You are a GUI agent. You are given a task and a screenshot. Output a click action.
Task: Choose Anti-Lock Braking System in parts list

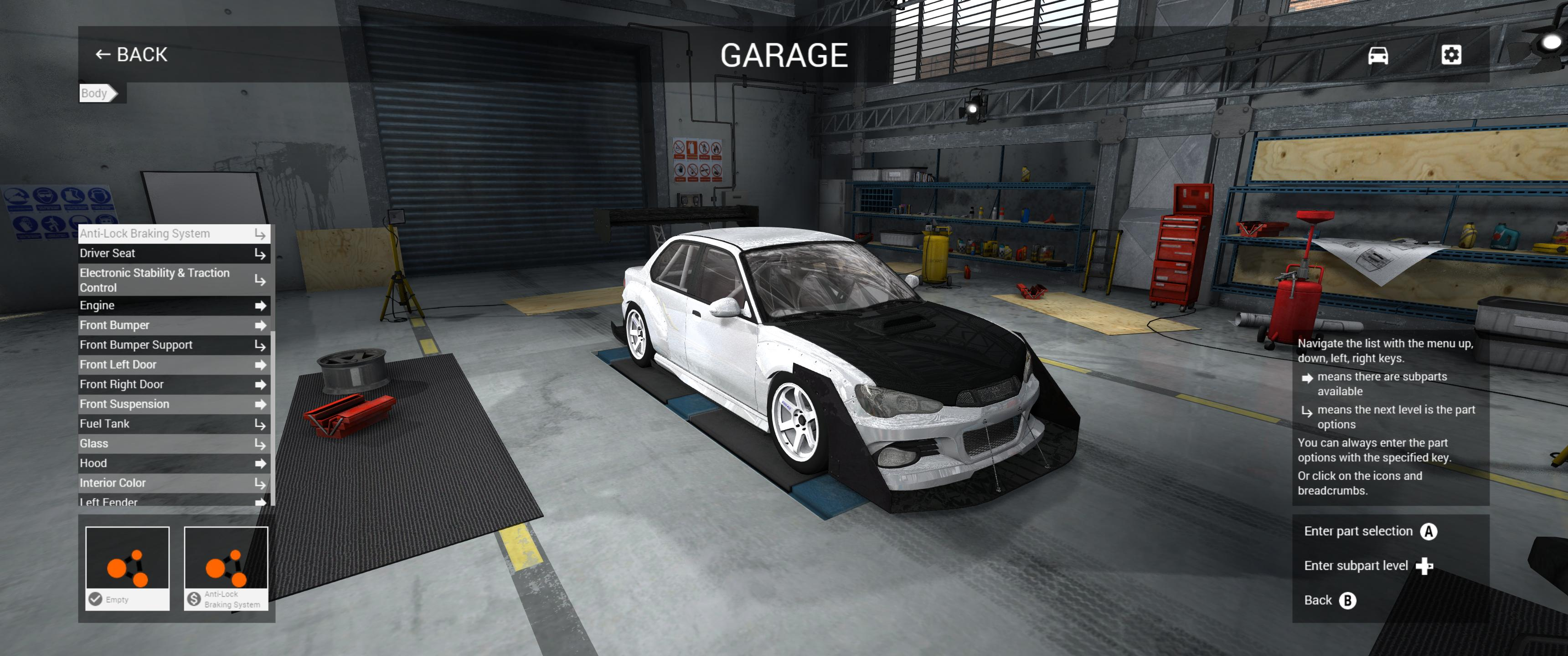174,234
